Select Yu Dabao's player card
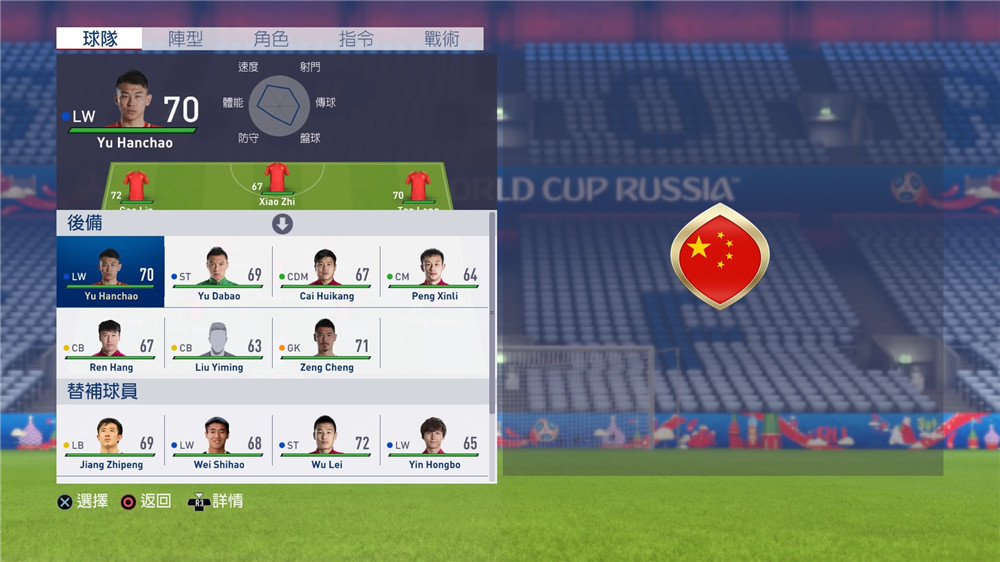This screenshot has height=562, width=1000. click(218, 272)
